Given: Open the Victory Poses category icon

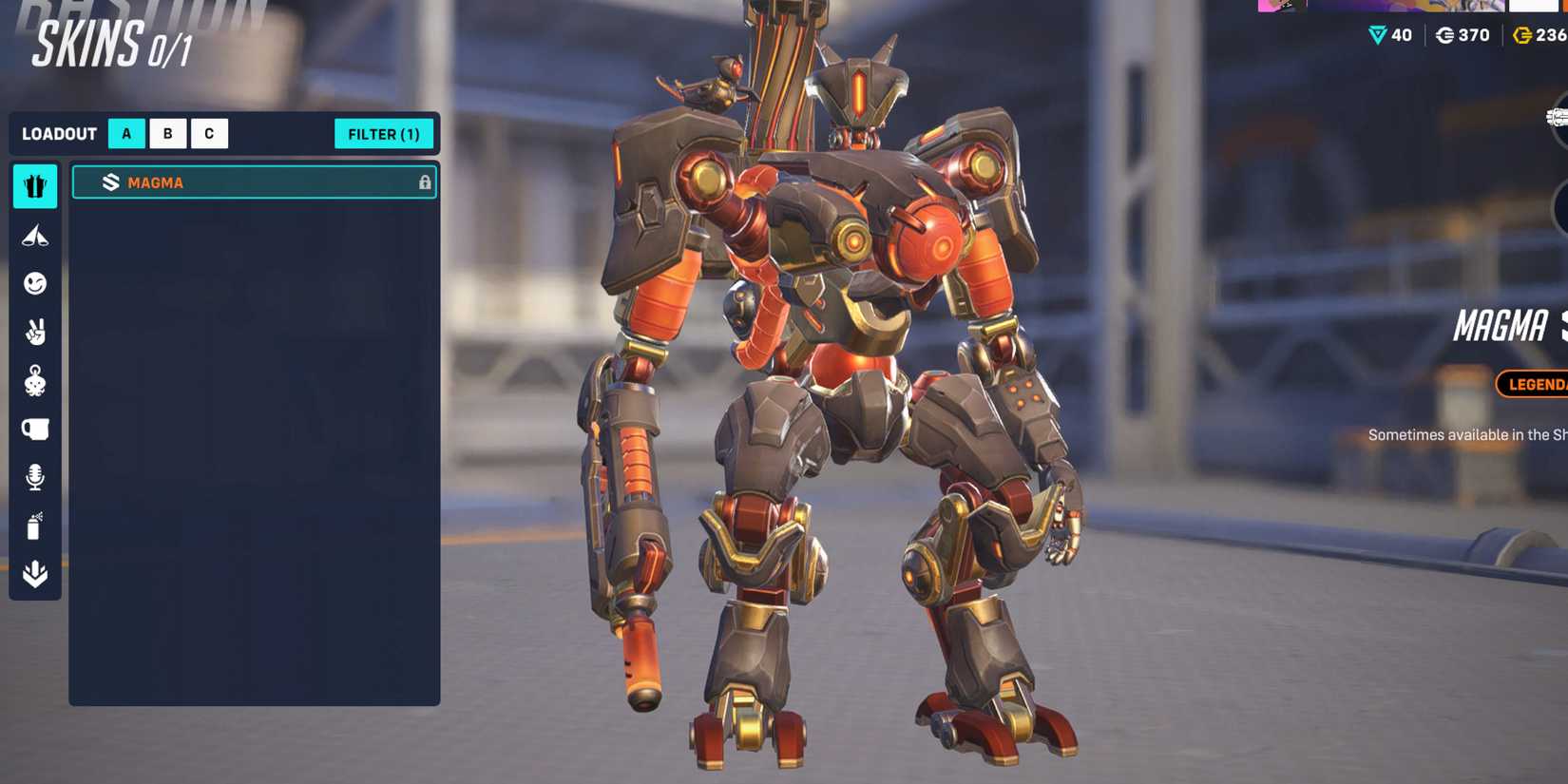Looking at the screenshot, I should 35,235.
